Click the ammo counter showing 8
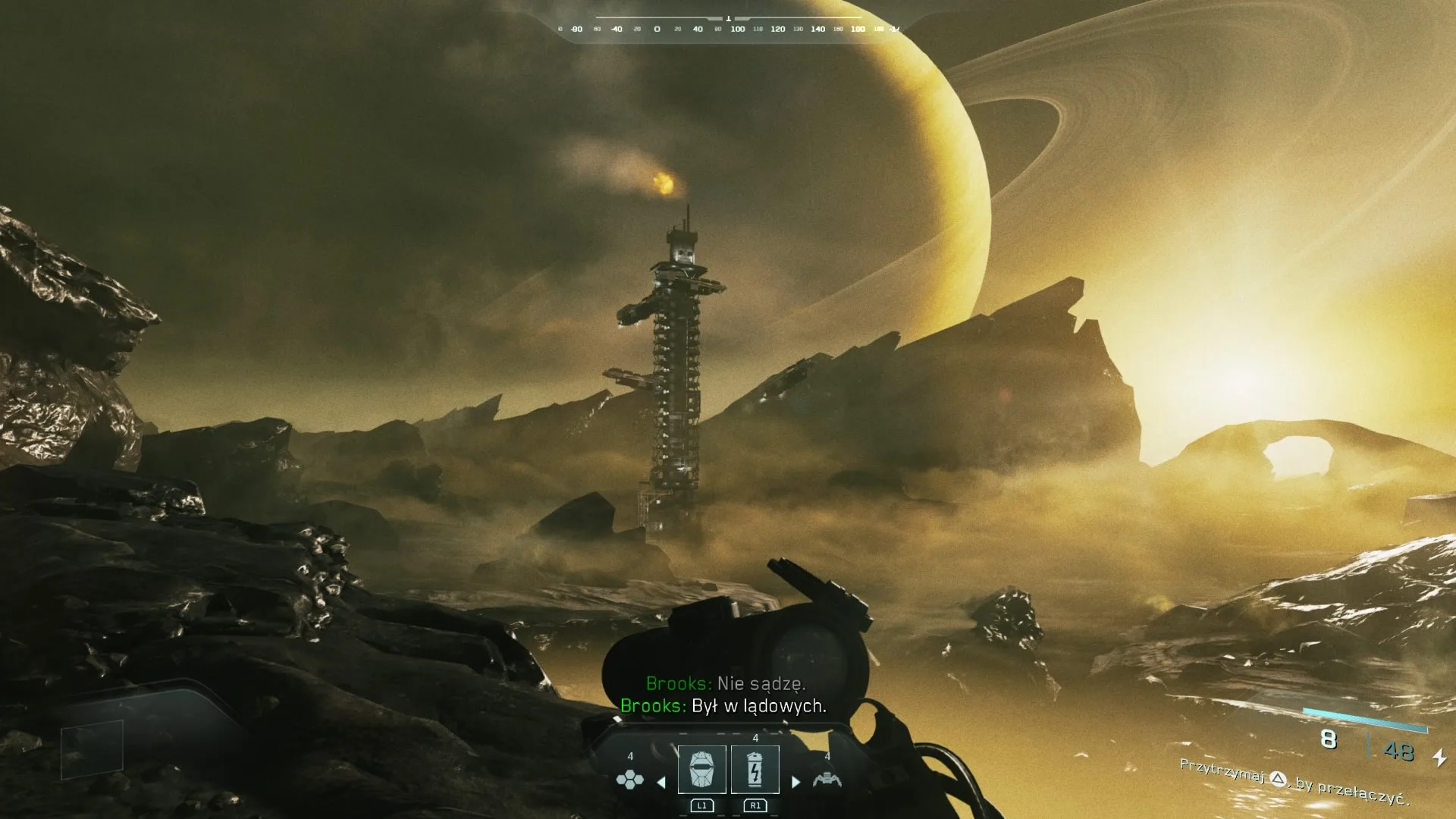This screenshot has width=1456, height=819. (1329, 739)
